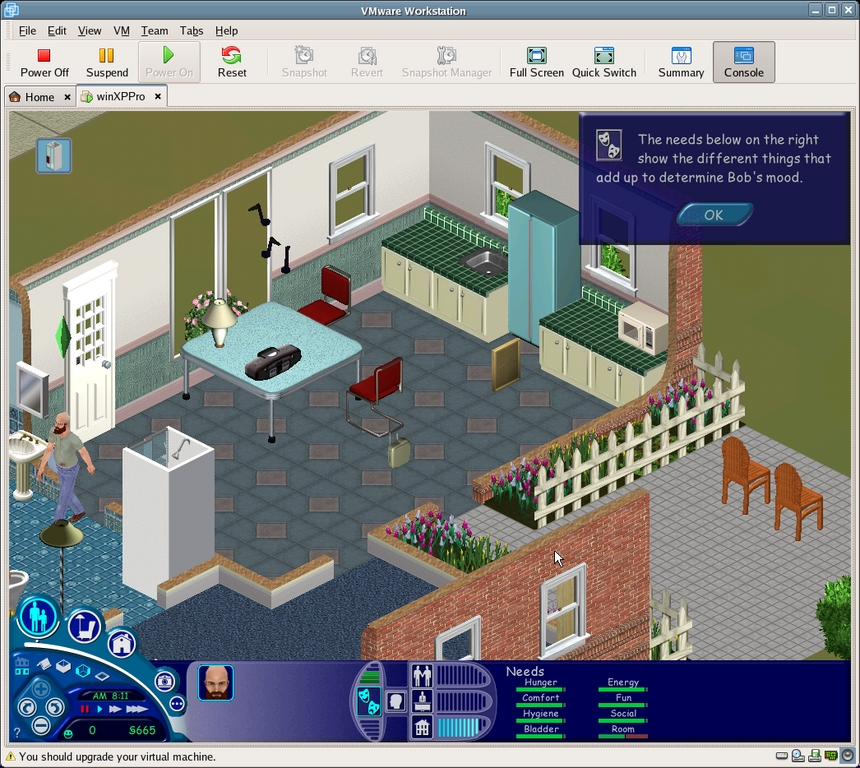Screen dimensions: 860x768
Task: Open the job panel with the desk icon
Action: click(422, 701)
